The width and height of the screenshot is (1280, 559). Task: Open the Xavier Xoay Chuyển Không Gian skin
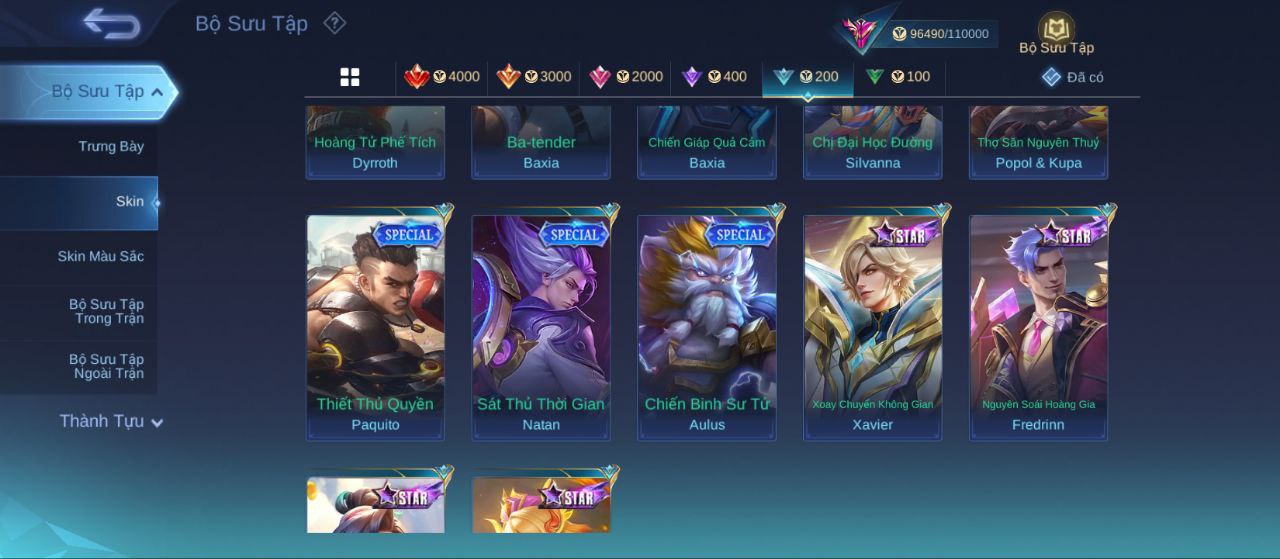coord(873,327)
